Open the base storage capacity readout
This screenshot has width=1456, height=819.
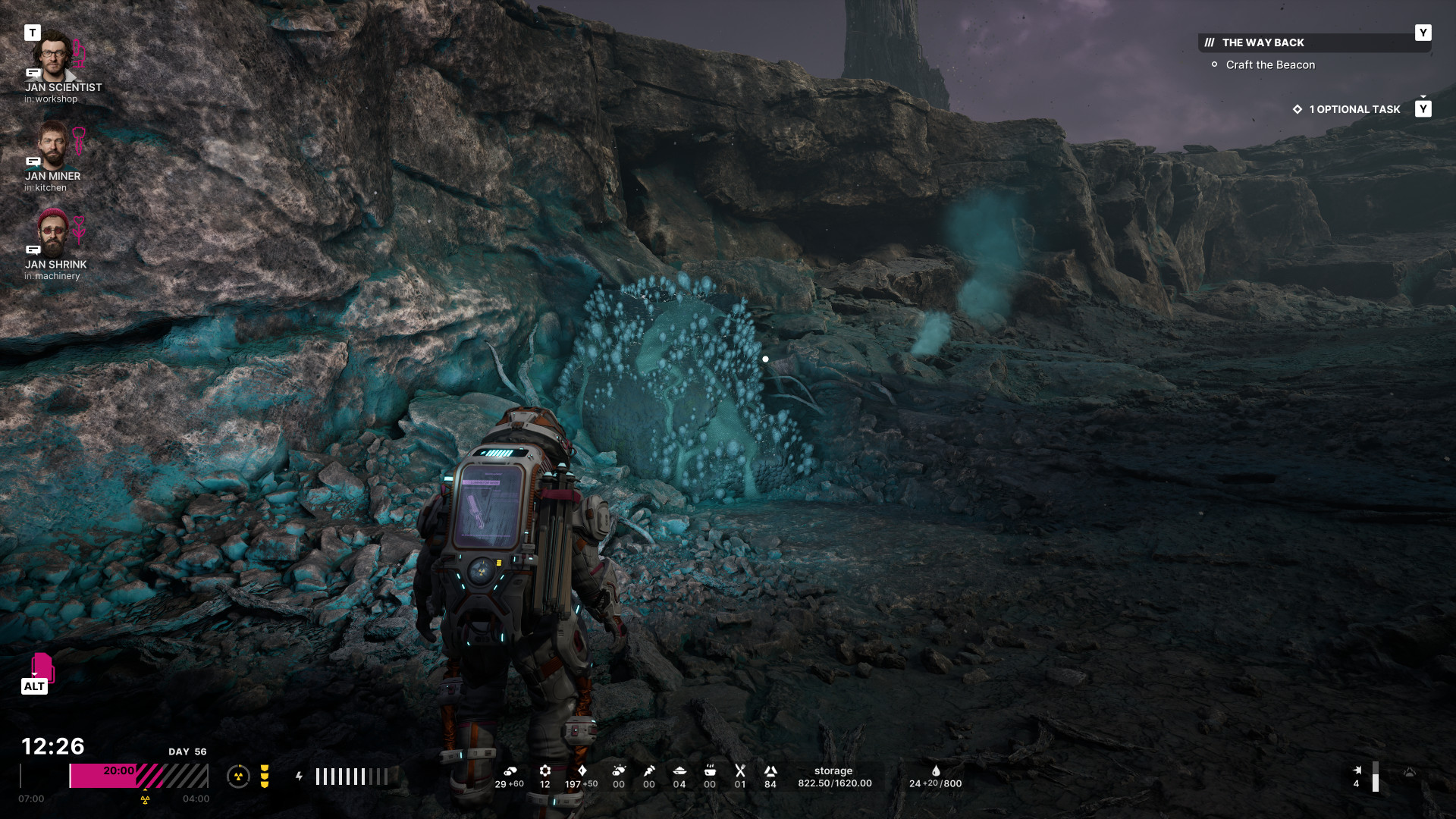(834, 777)
